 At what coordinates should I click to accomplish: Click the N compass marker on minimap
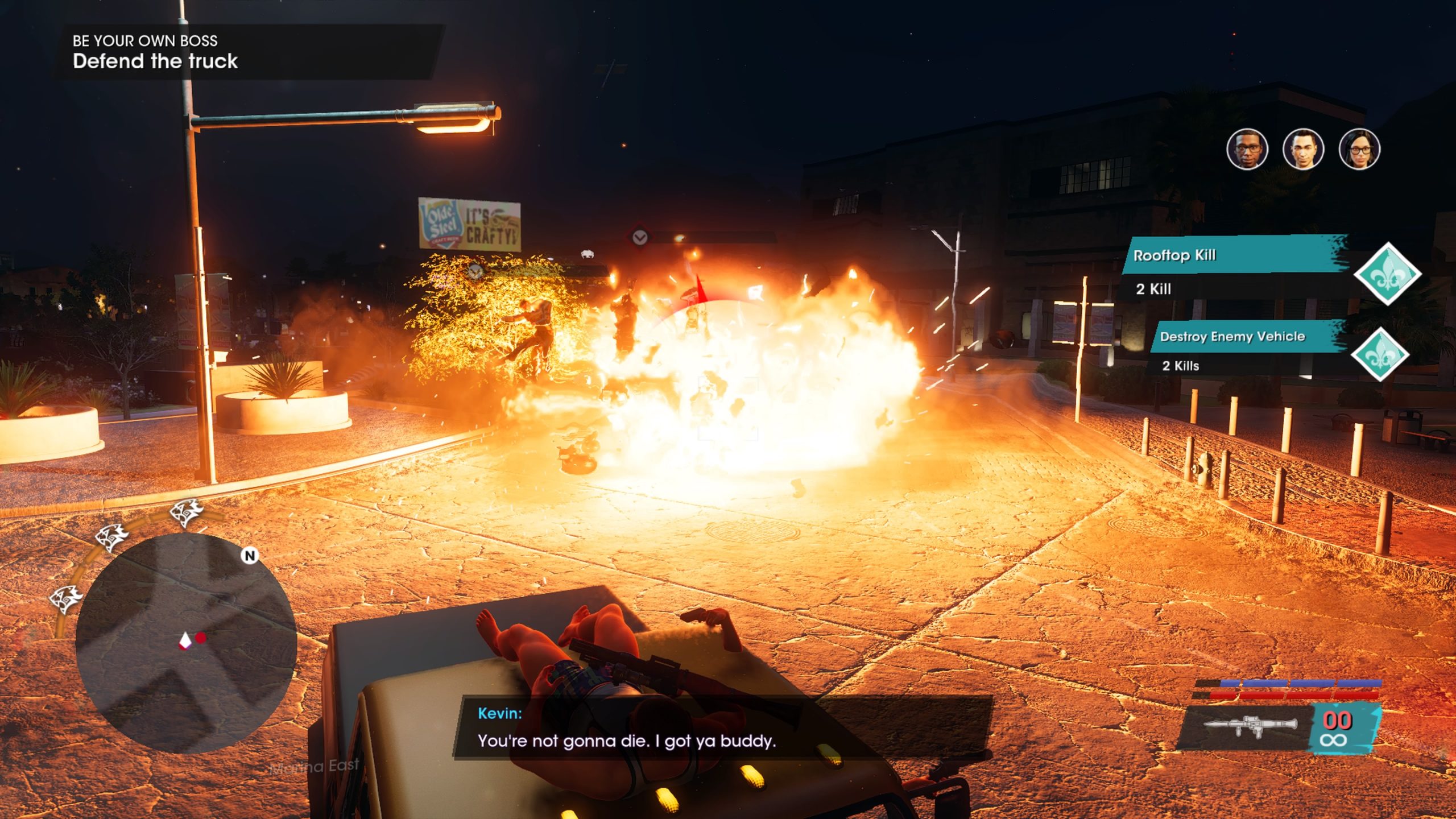tap(250, 556)
